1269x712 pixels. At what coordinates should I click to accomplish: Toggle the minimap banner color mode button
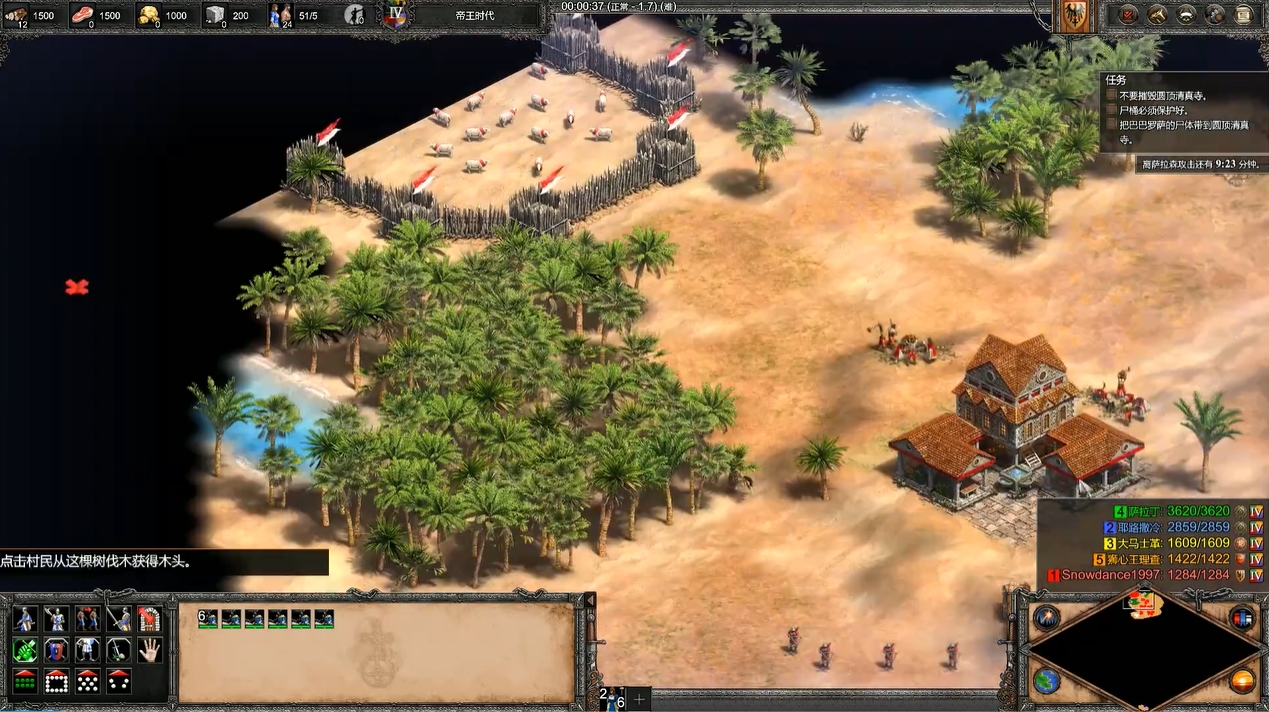(x=1242, y=617)
